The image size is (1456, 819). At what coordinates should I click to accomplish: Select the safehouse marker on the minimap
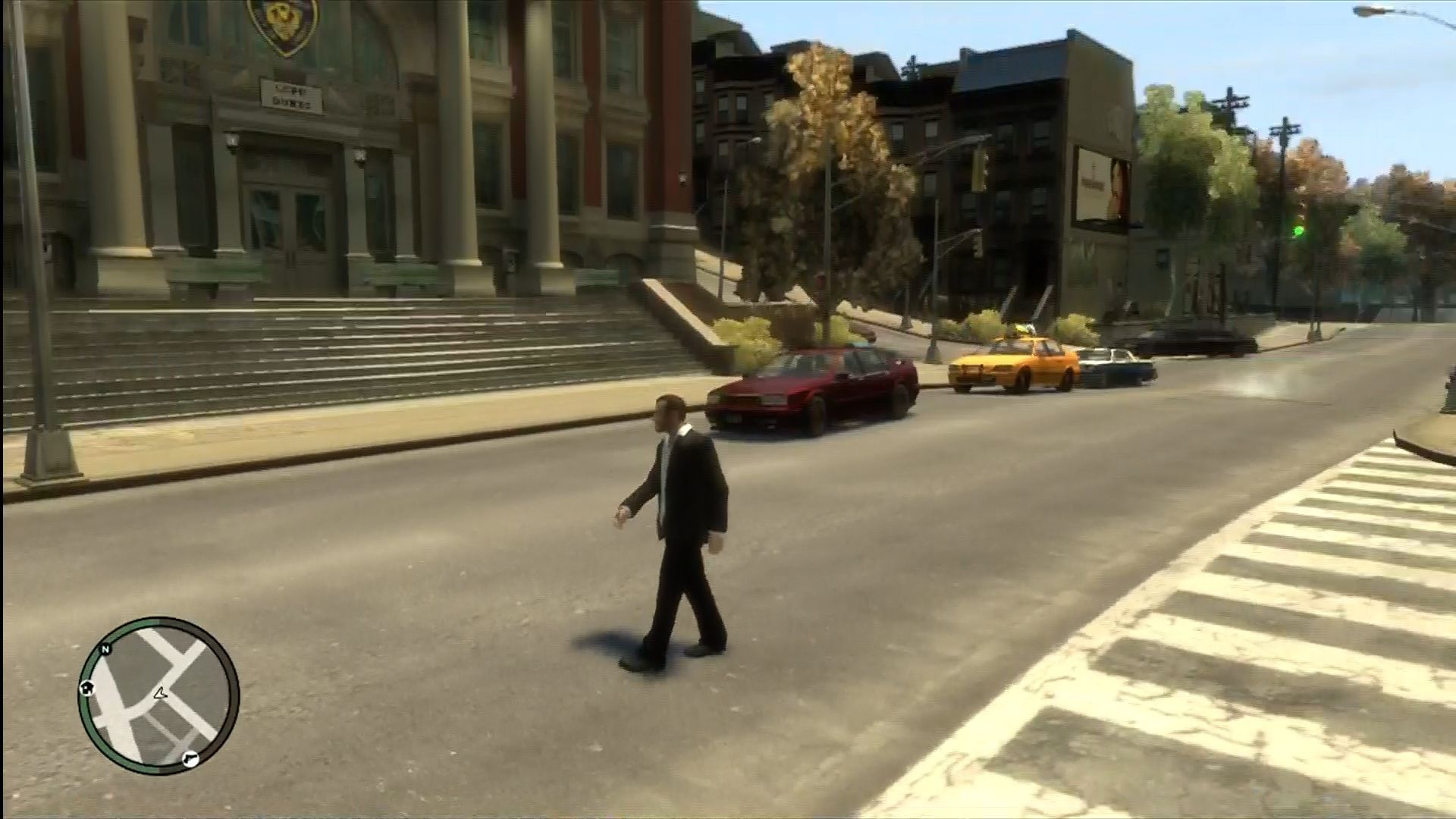tap(86, 688)
